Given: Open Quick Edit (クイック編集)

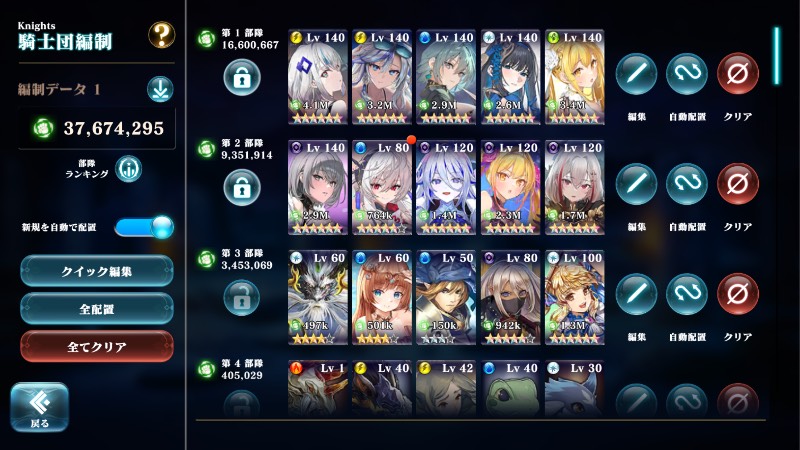Looking at the screenshot, I should 97,270.
